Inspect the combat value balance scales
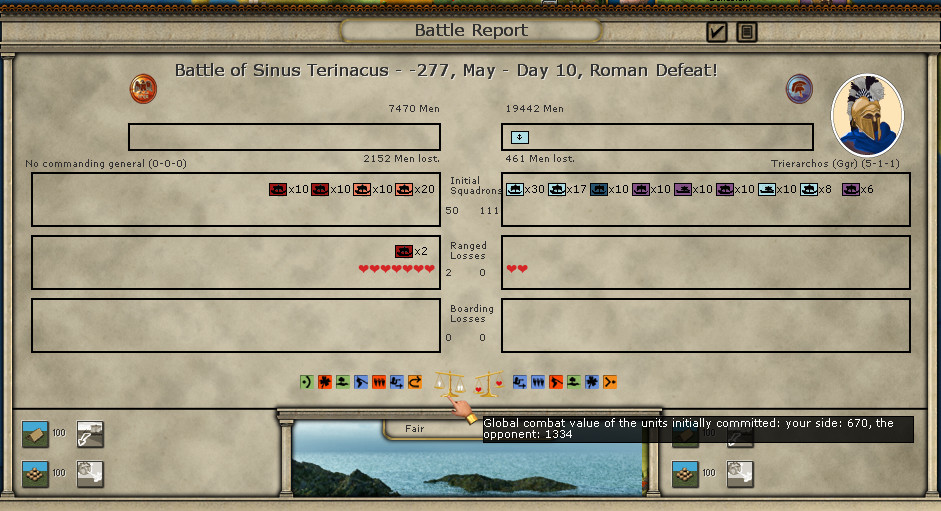The width and height of the screenshot is (941, 511). pos(451,382)
